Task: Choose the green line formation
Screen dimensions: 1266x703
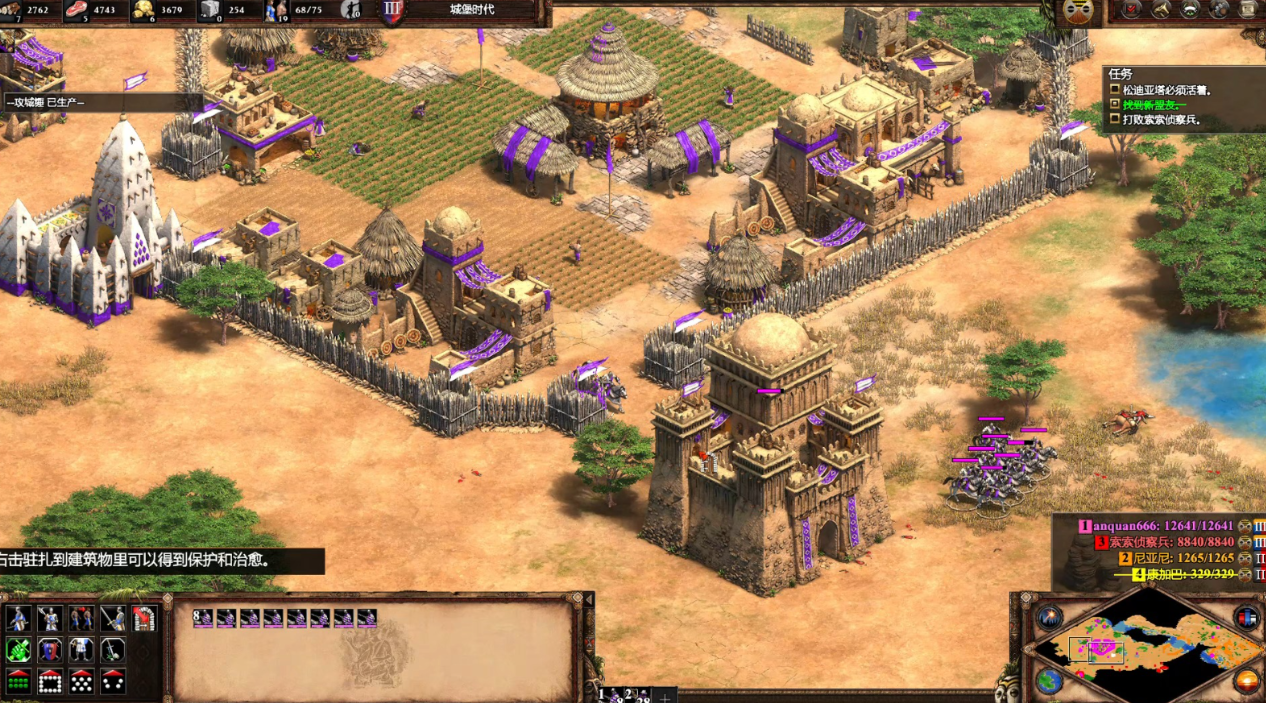Action: click(18, 683)
